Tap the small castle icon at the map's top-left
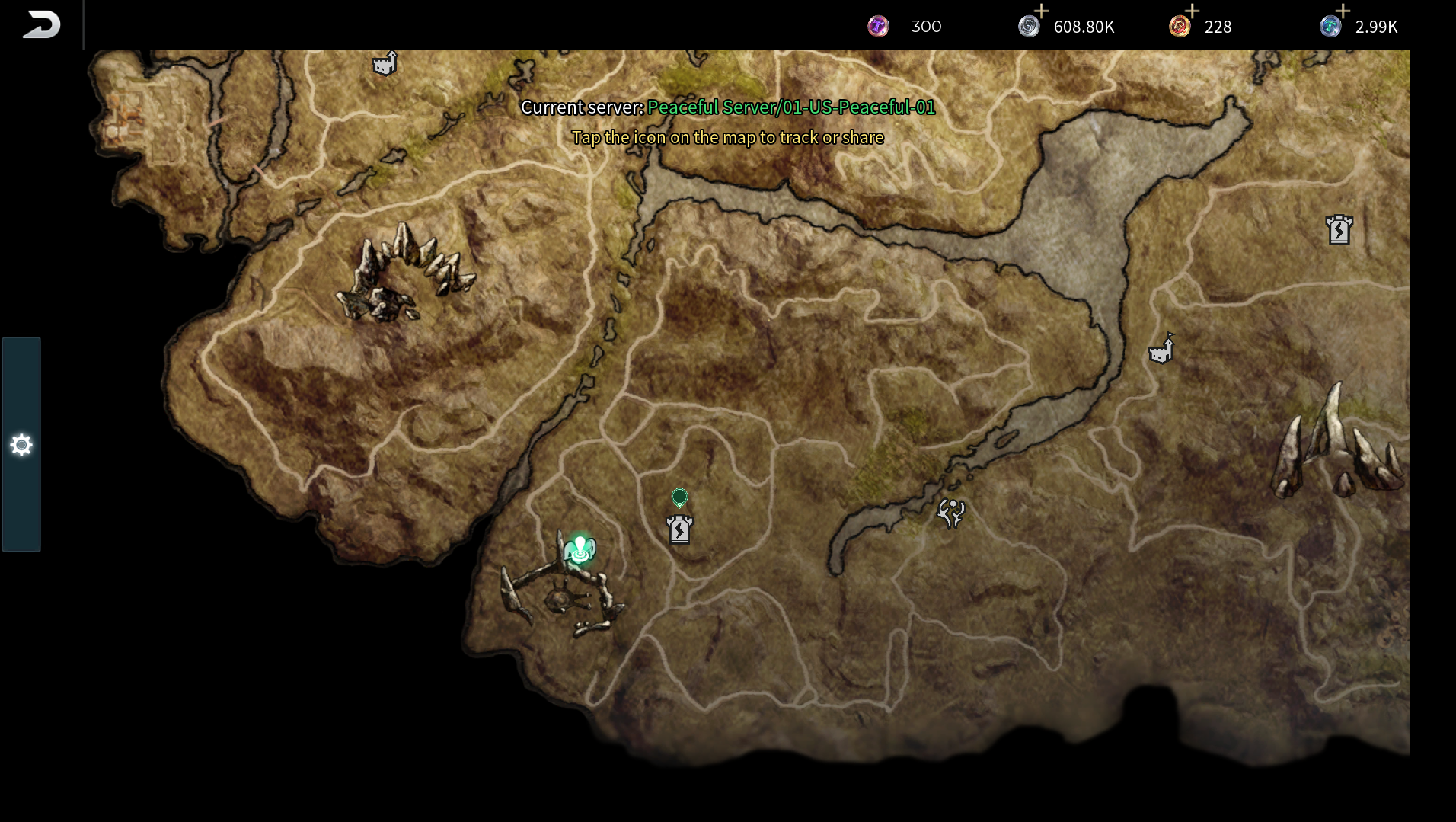The width and height of the screenshot is (1456, 822). (384, 64)
